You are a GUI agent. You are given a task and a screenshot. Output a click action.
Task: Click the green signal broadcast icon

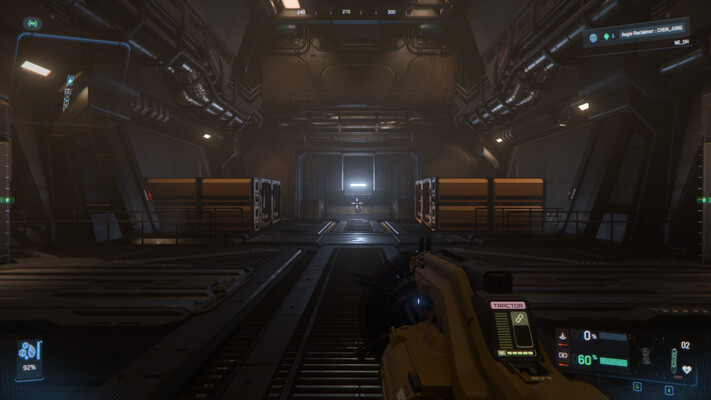coord(32,22)
